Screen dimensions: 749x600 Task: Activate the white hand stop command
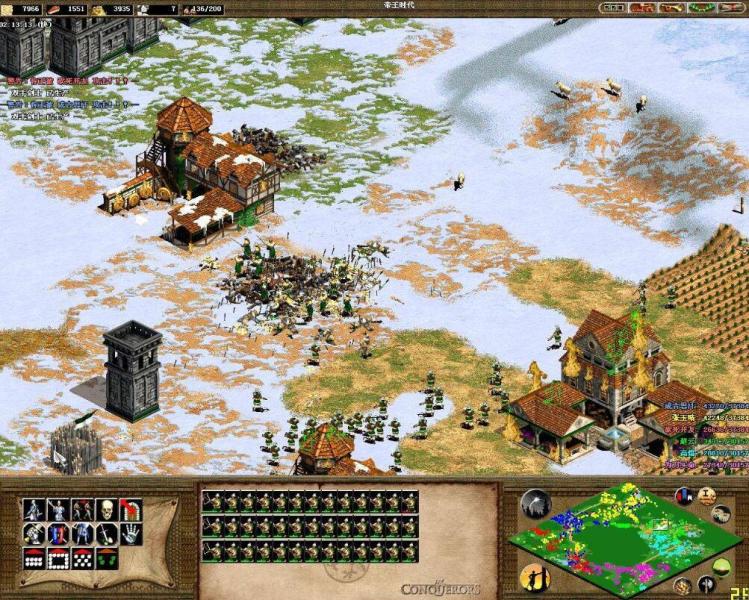(131, 535)
